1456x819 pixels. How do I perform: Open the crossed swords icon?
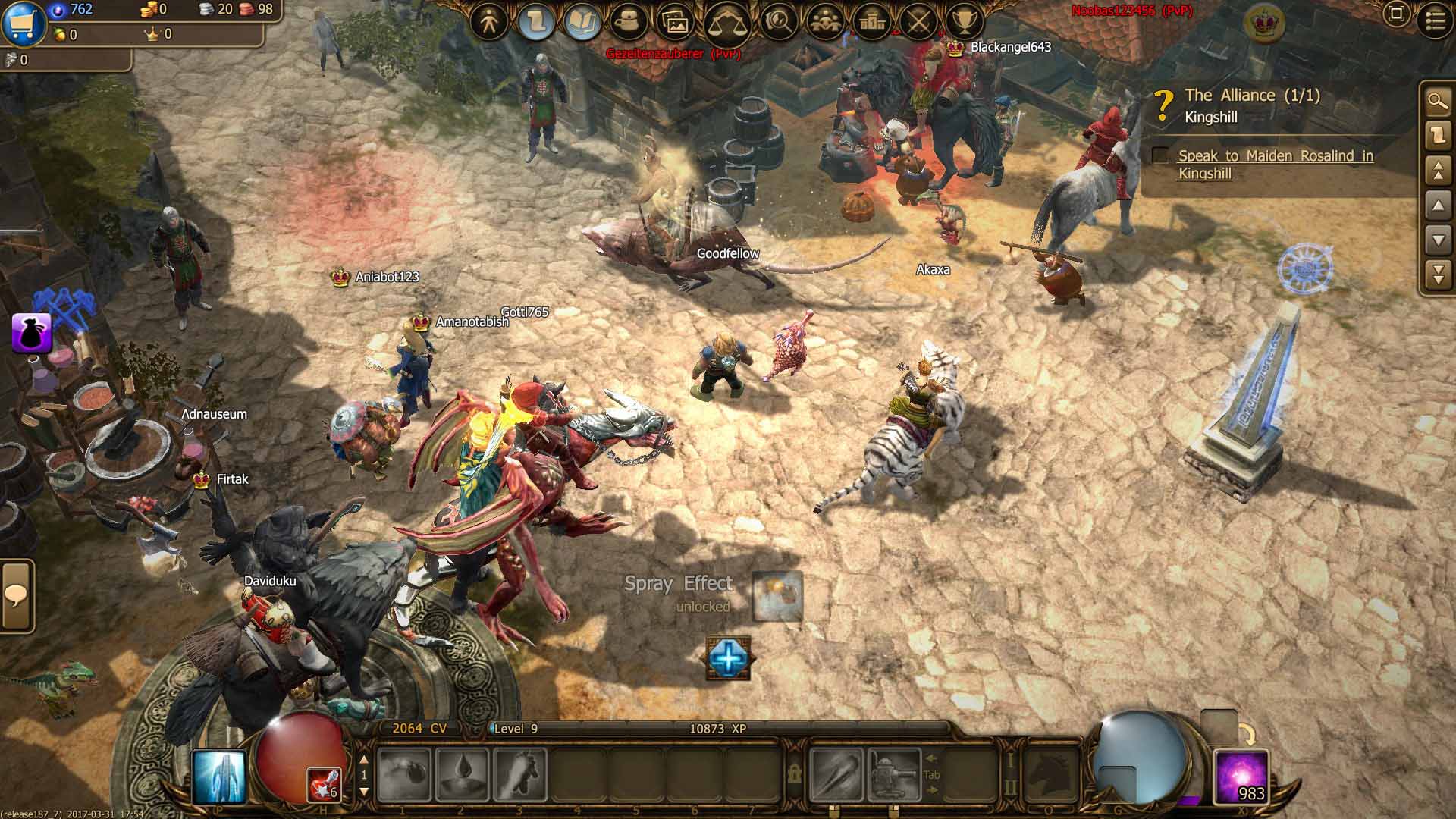[x=918, y=22]
